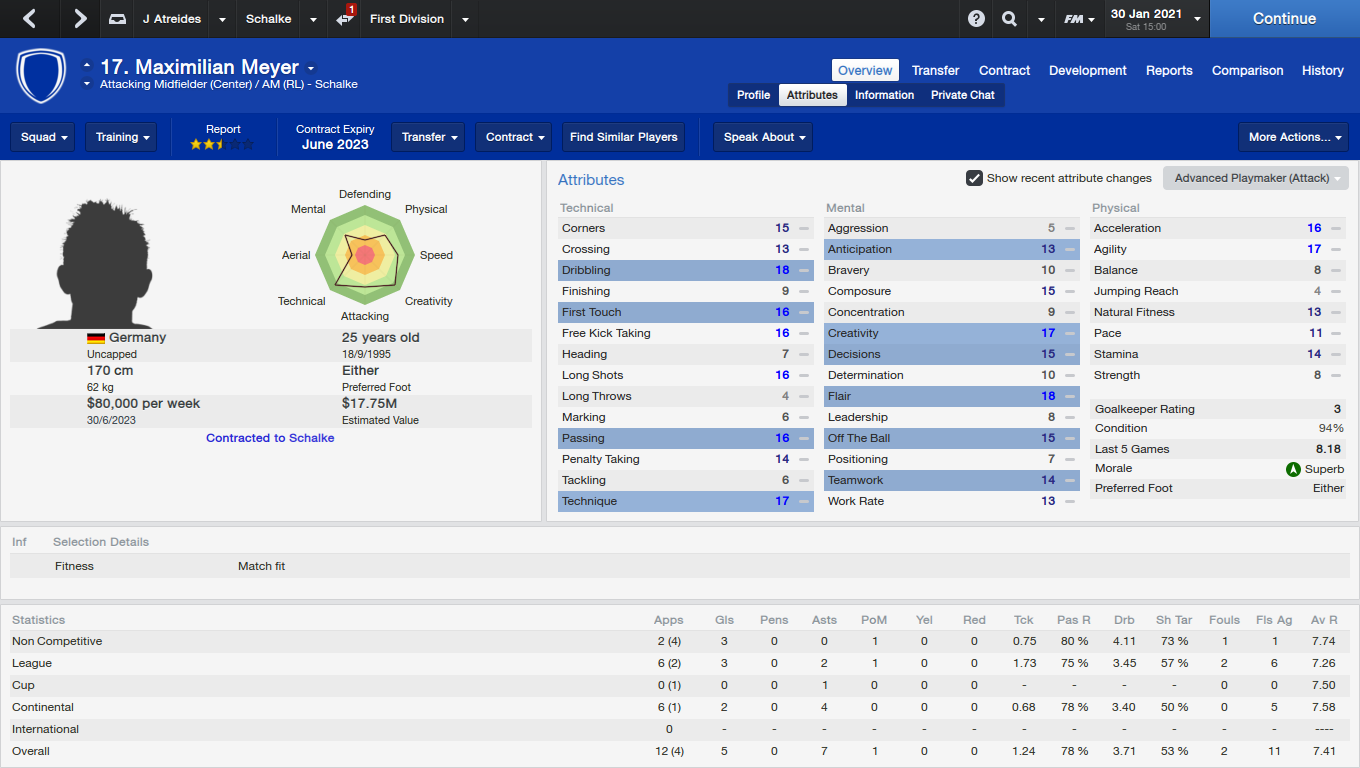Click the help question mark icon
1360x768 pixels.
975,18
